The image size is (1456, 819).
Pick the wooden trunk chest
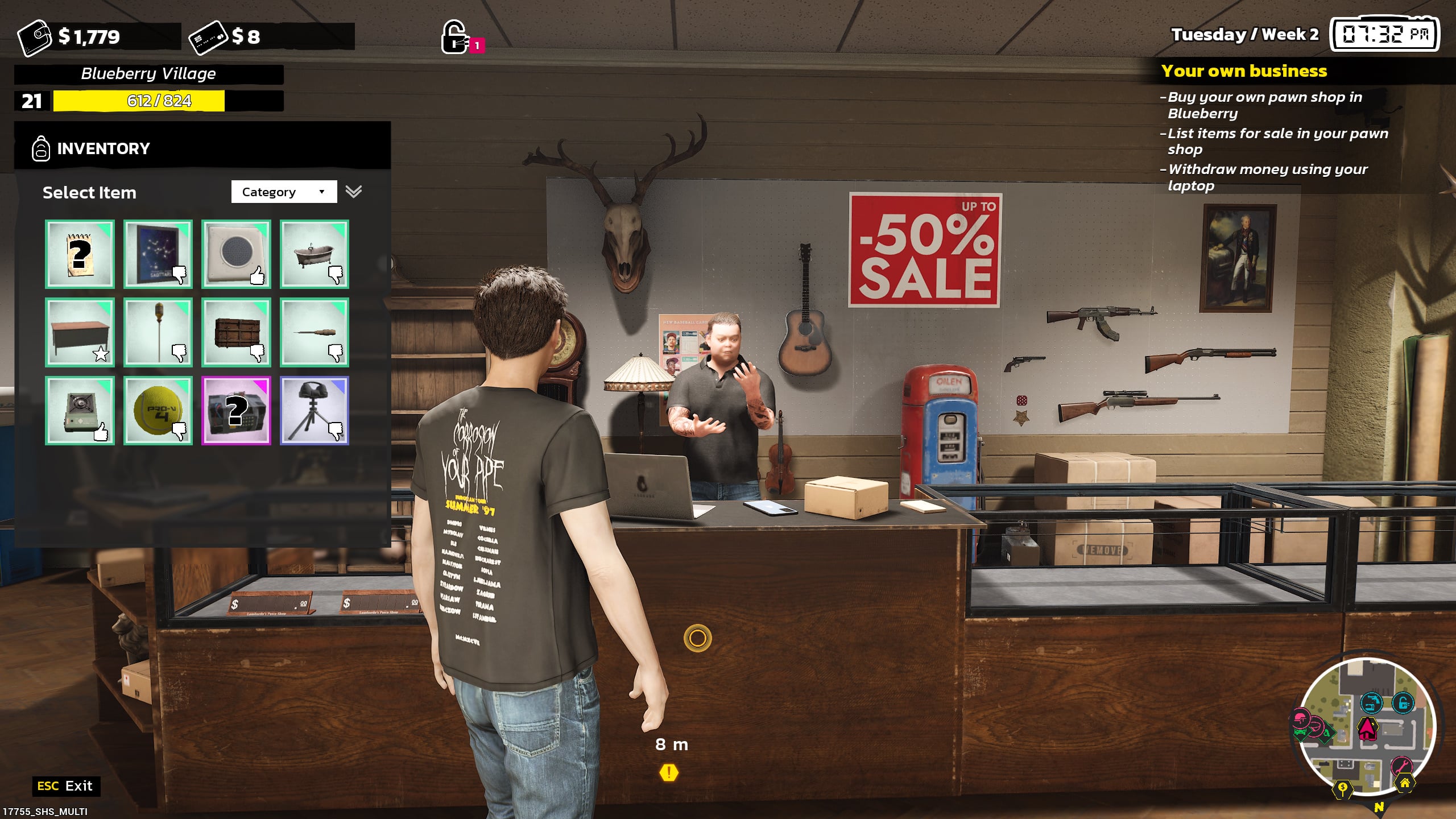point(236,332)
